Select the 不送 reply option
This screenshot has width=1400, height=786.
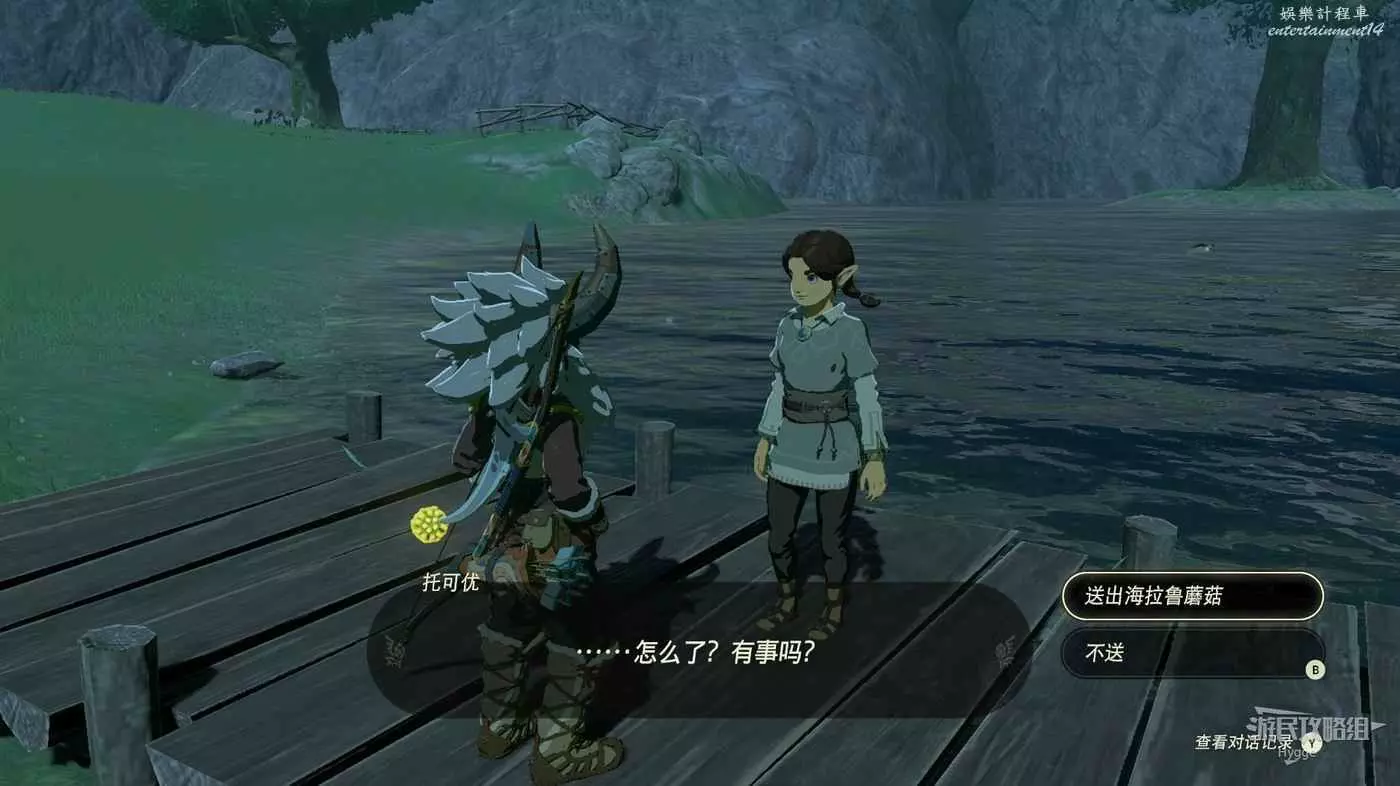(x=1191, y=653)
